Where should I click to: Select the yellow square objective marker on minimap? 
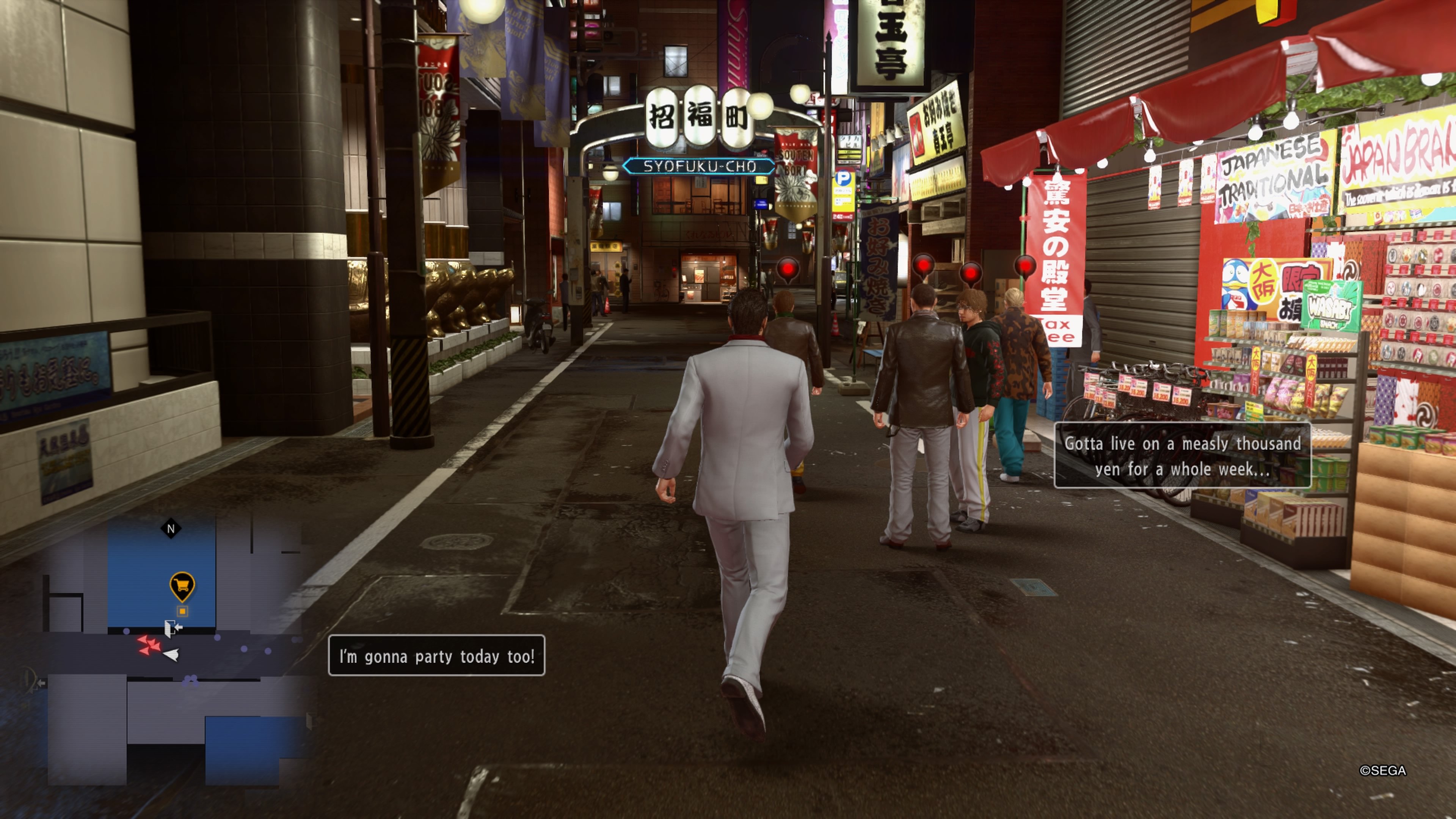click(182, 612)
